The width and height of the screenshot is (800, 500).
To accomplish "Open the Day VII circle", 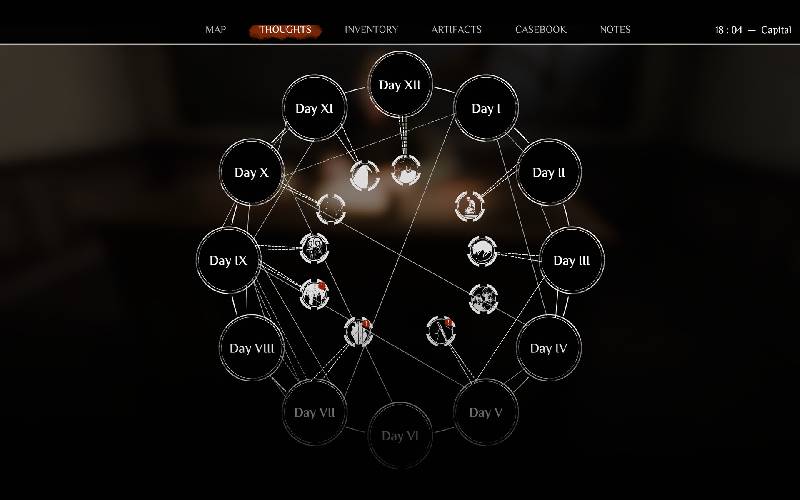I will (x=313, y=412).
